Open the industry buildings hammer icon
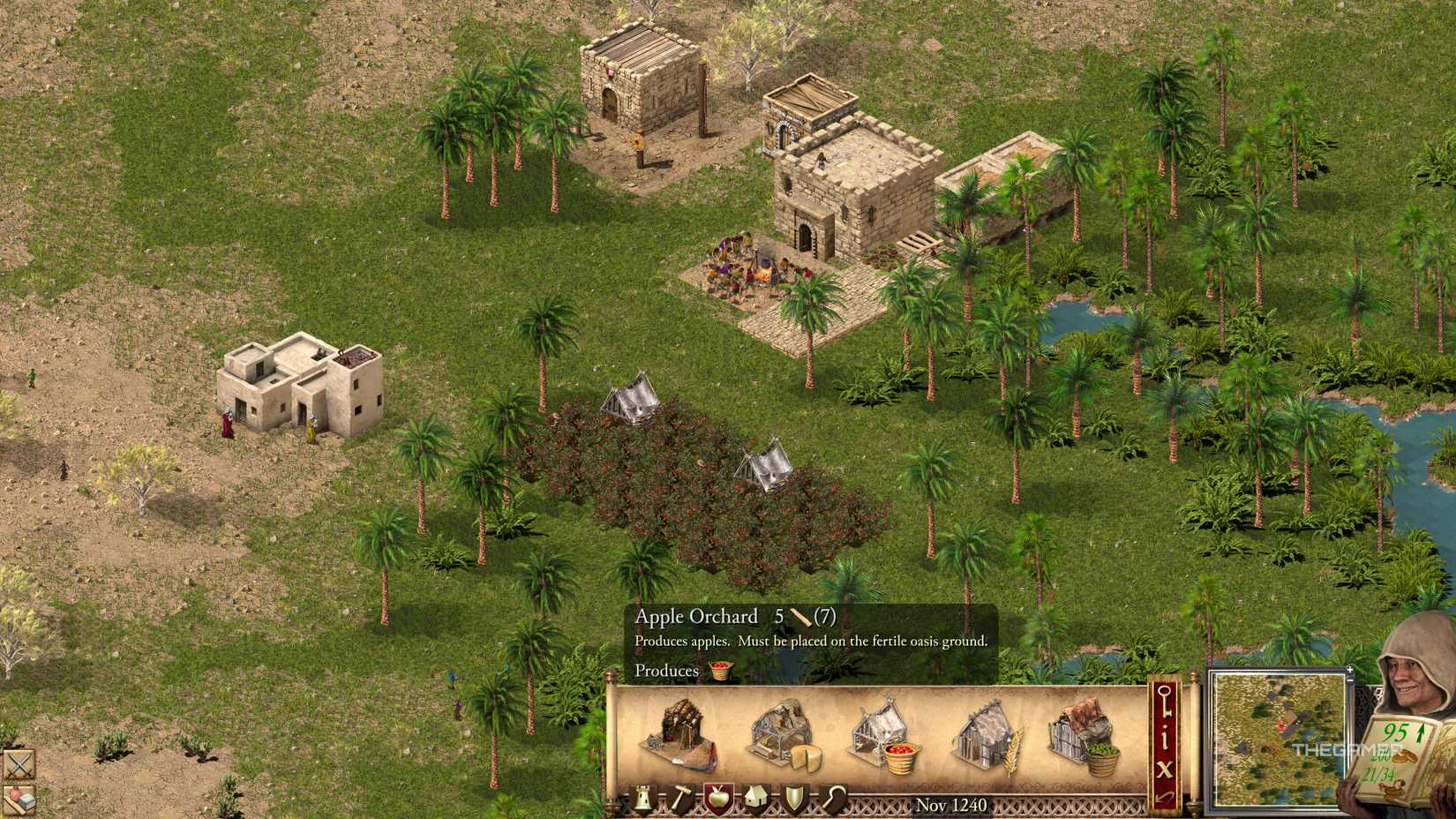 (681, 798)
